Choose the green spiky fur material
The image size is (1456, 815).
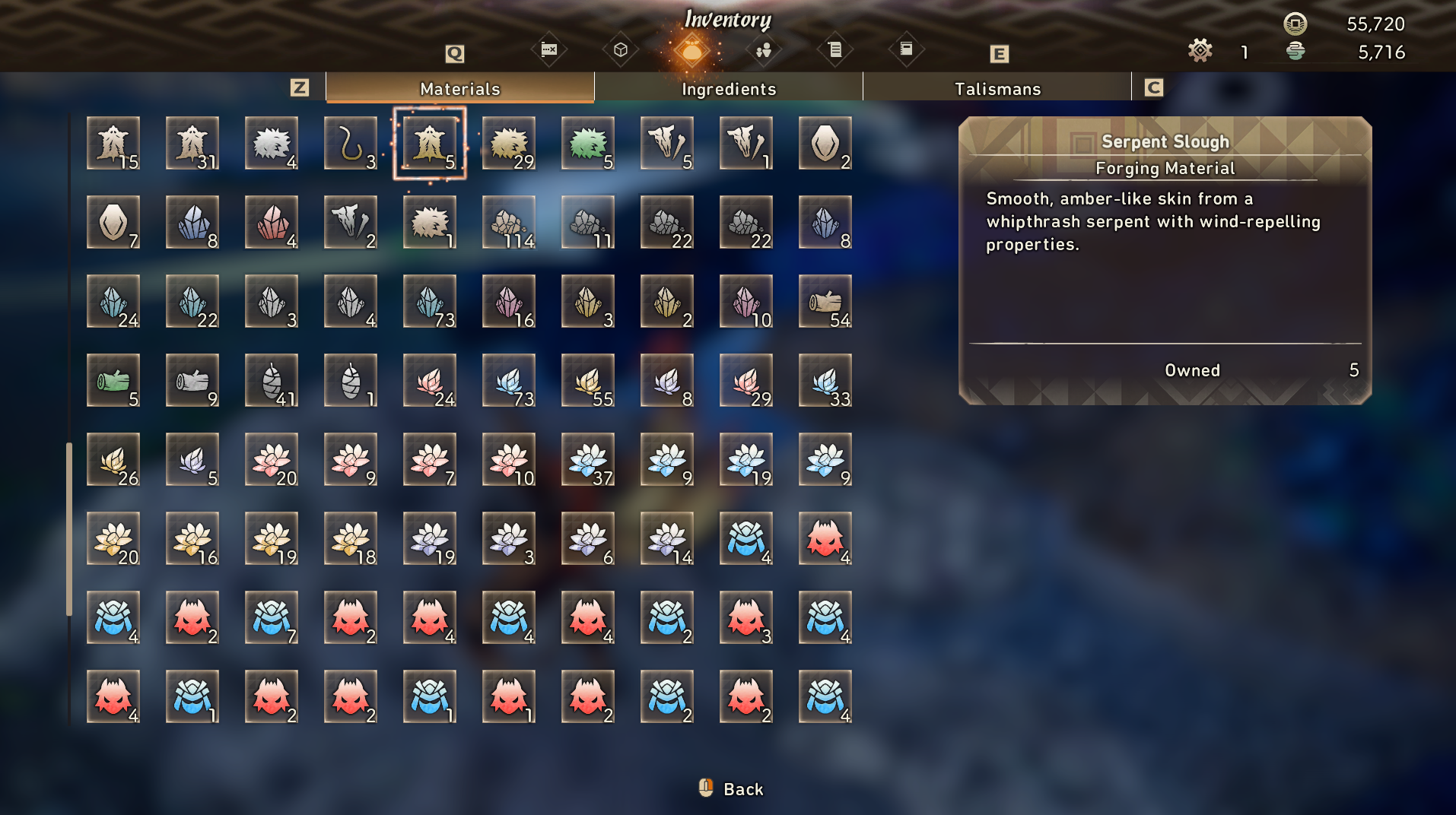[x=588, y=143]
